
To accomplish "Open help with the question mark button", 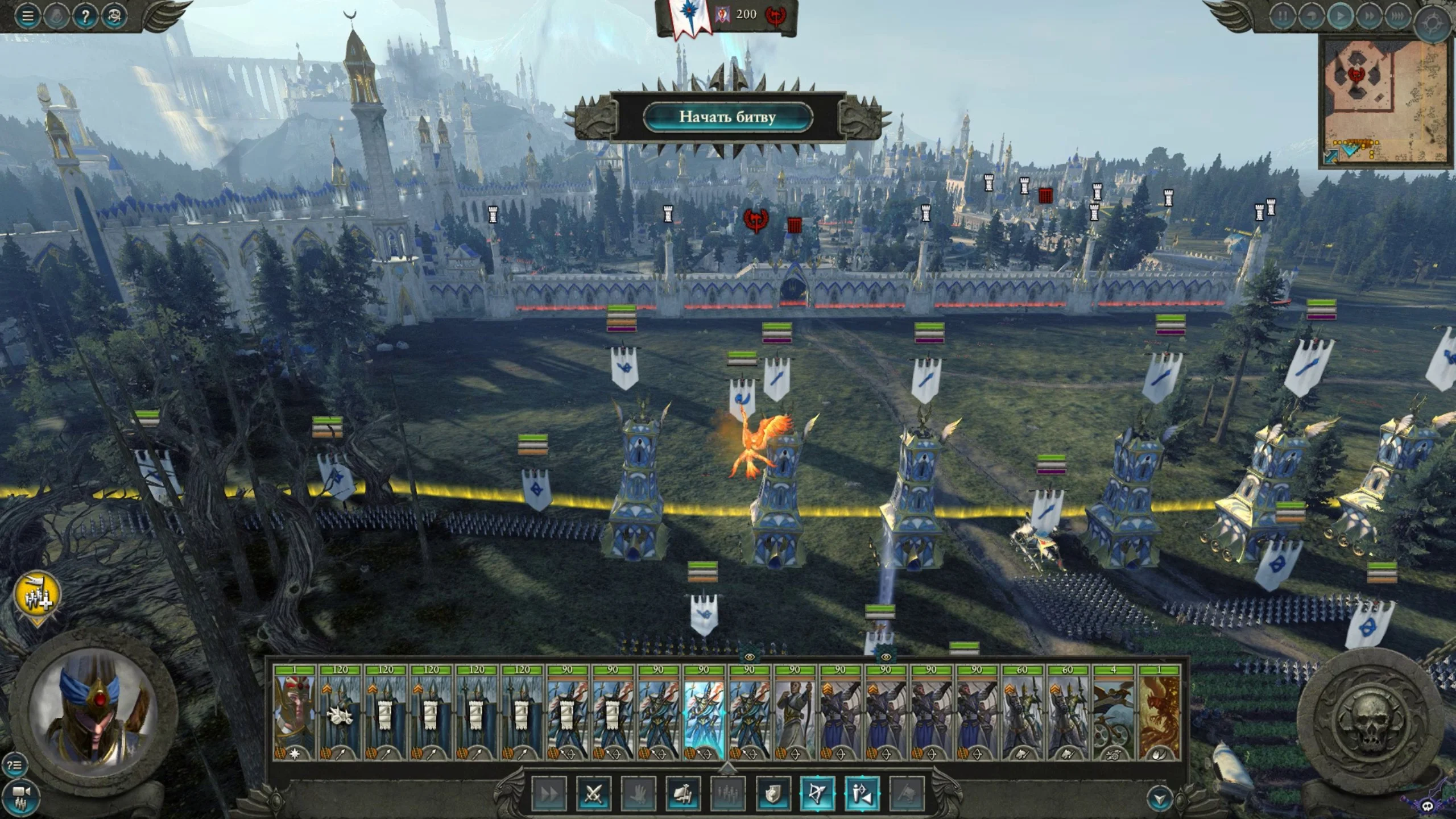I will 85,16.
